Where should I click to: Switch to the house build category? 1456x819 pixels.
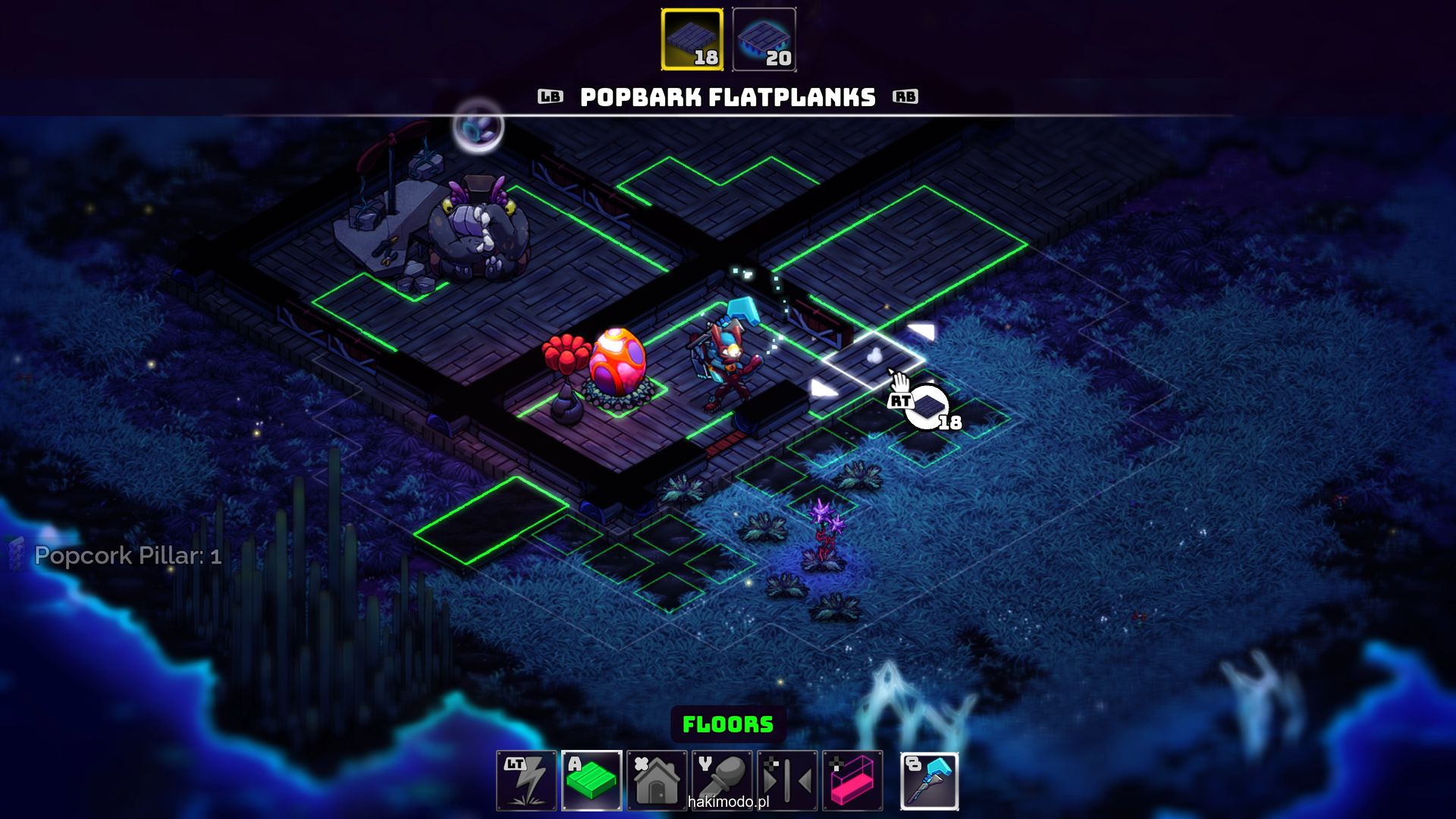657,780
